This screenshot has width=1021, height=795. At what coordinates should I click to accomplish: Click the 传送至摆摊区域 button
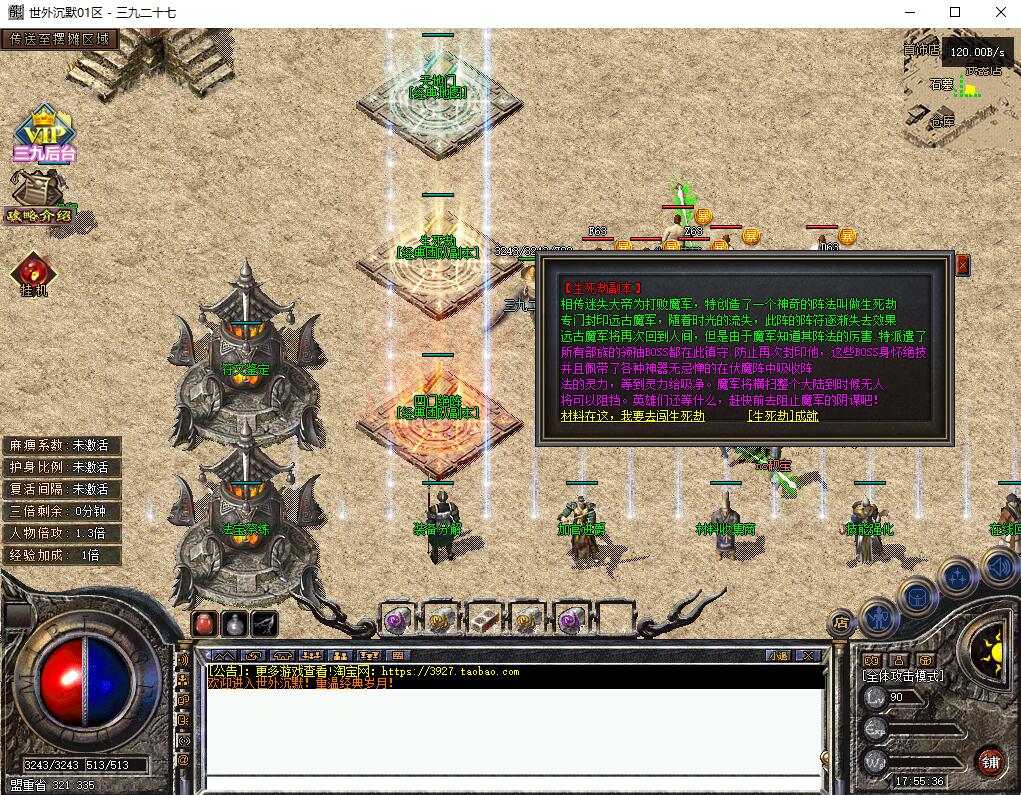click(59, 40)
